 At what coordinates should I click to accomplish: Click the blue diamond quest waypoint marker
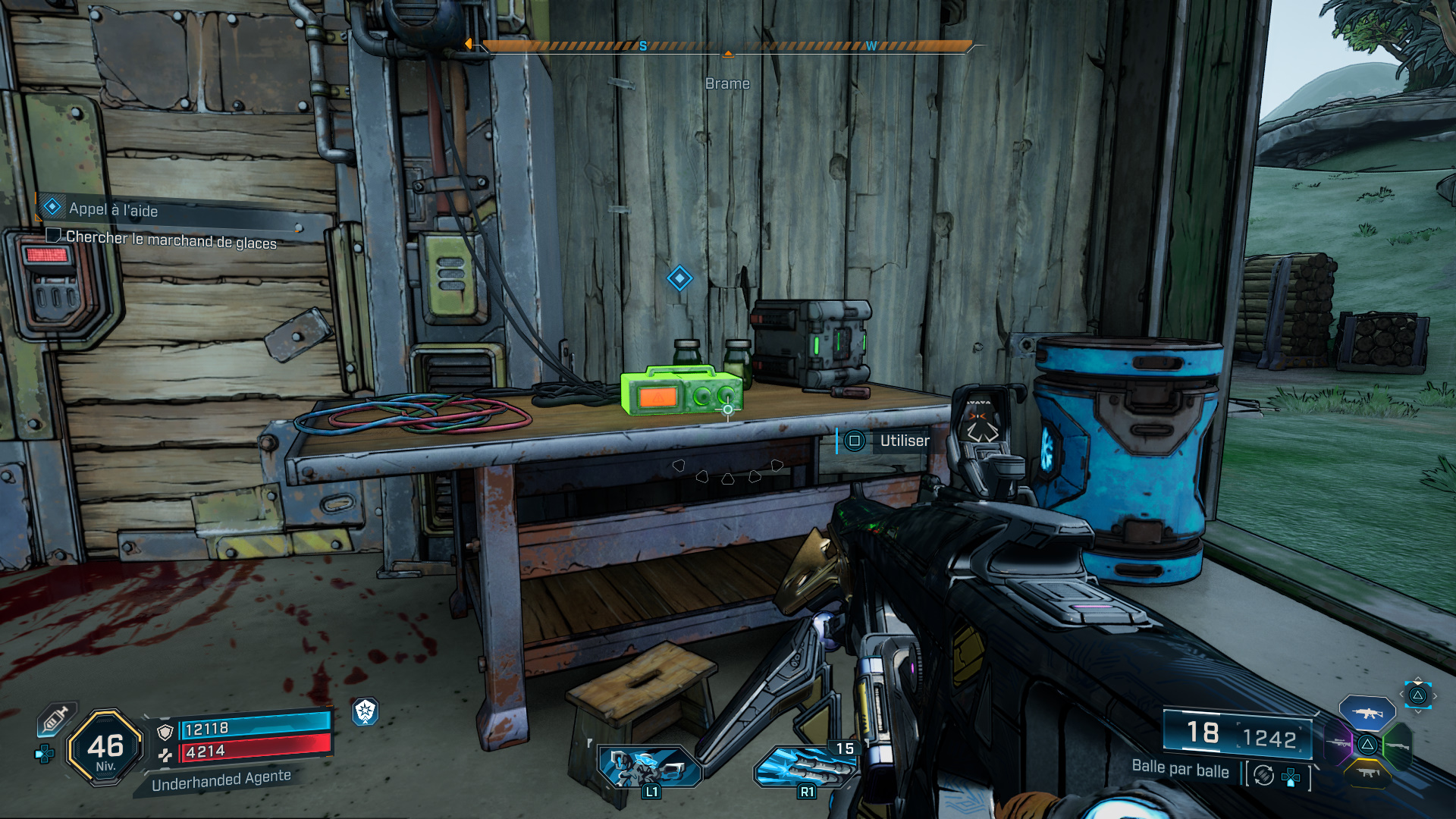pyautogui.click(x=679, y=278)
